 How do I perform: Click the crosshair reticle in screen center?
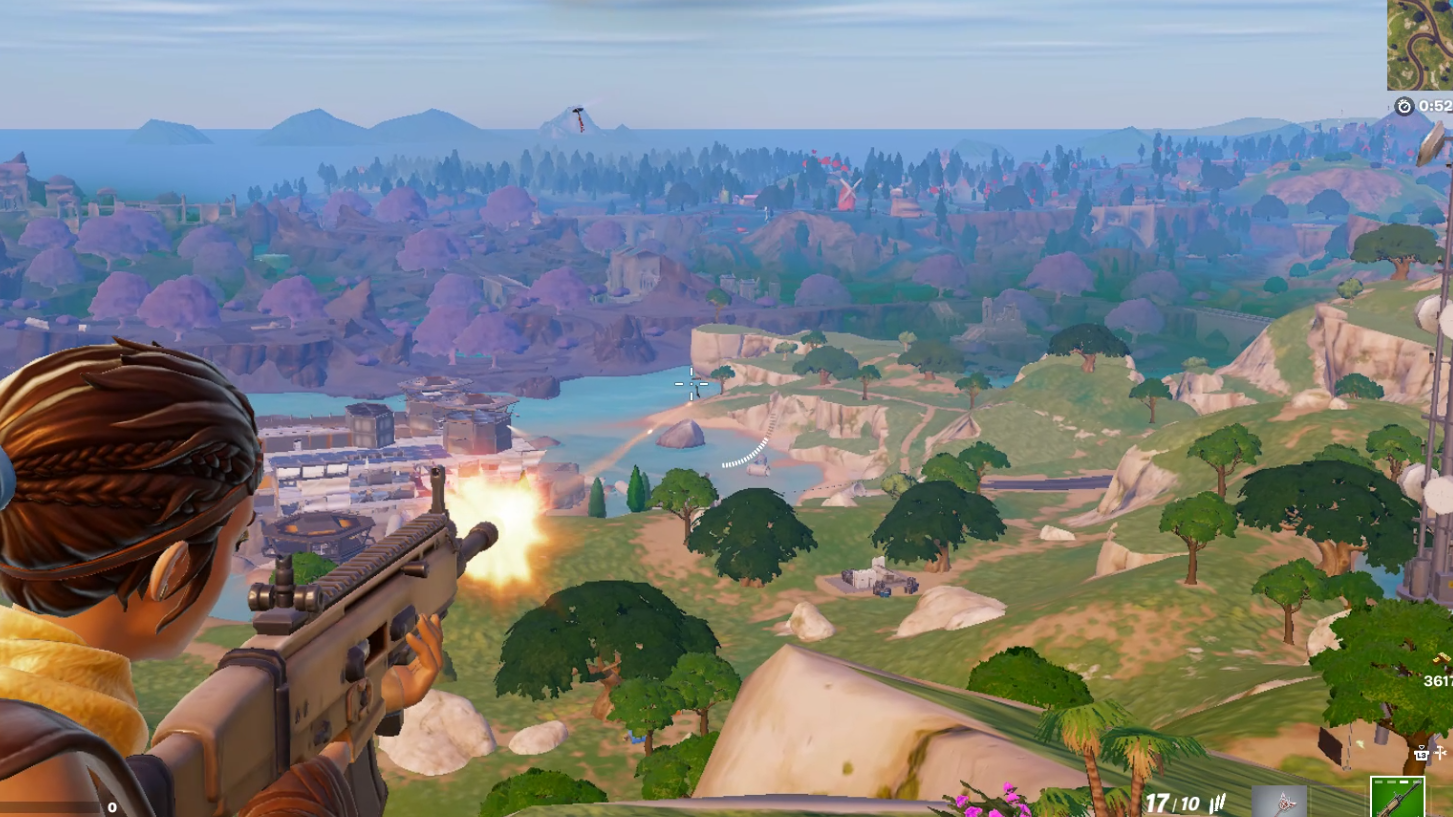tap(691, 383)
